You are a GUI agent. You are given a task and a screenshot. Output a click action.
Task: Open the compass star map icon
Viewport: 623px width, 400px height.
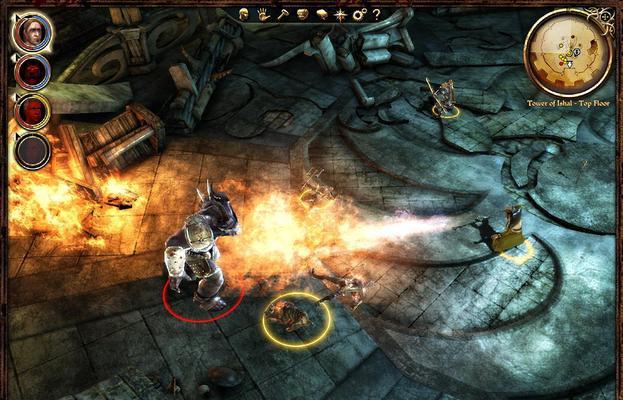(x=342, y=14)
